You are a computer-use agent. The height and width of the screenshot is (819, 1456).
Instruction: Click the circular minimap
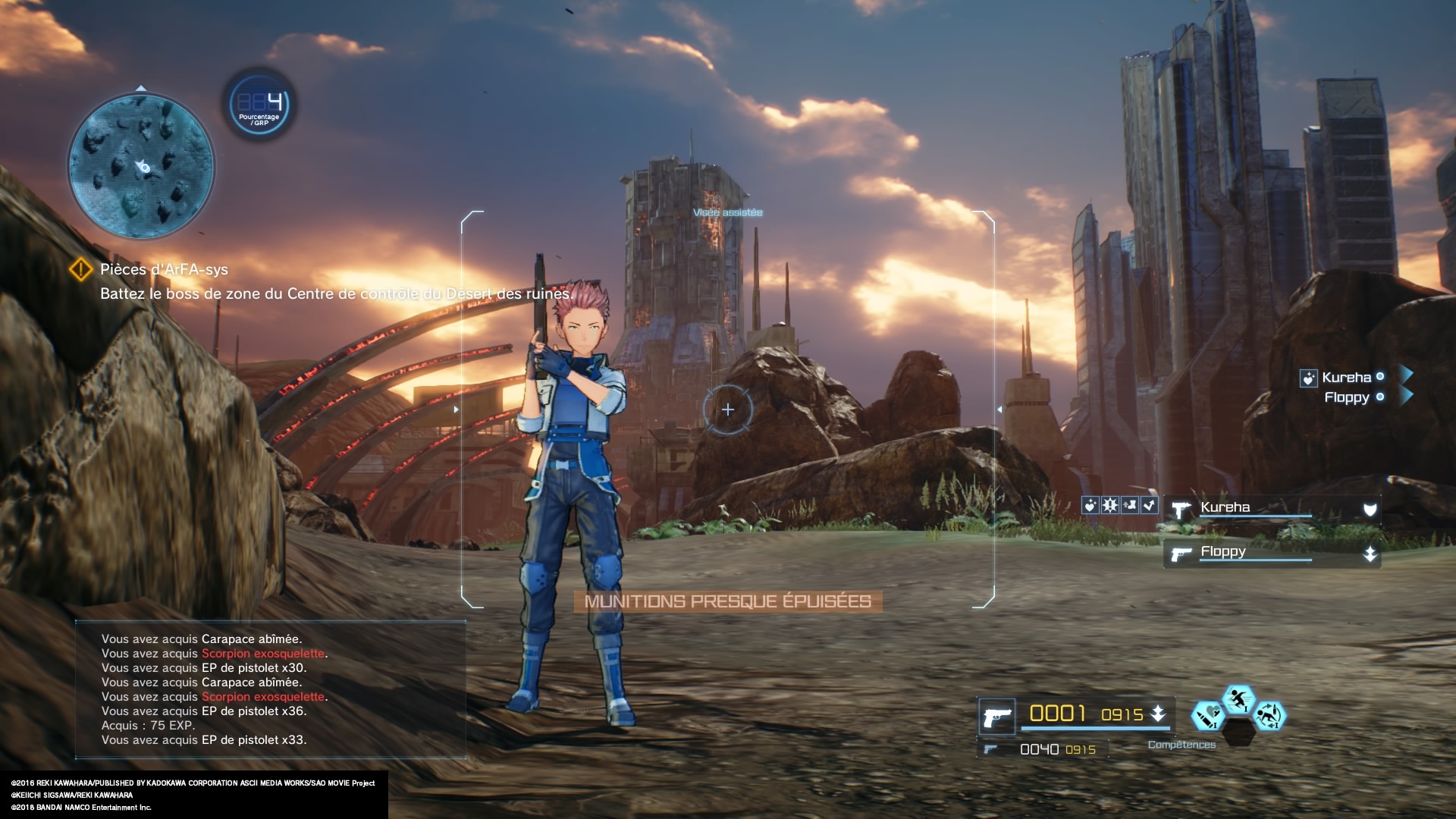click(142, 166)
